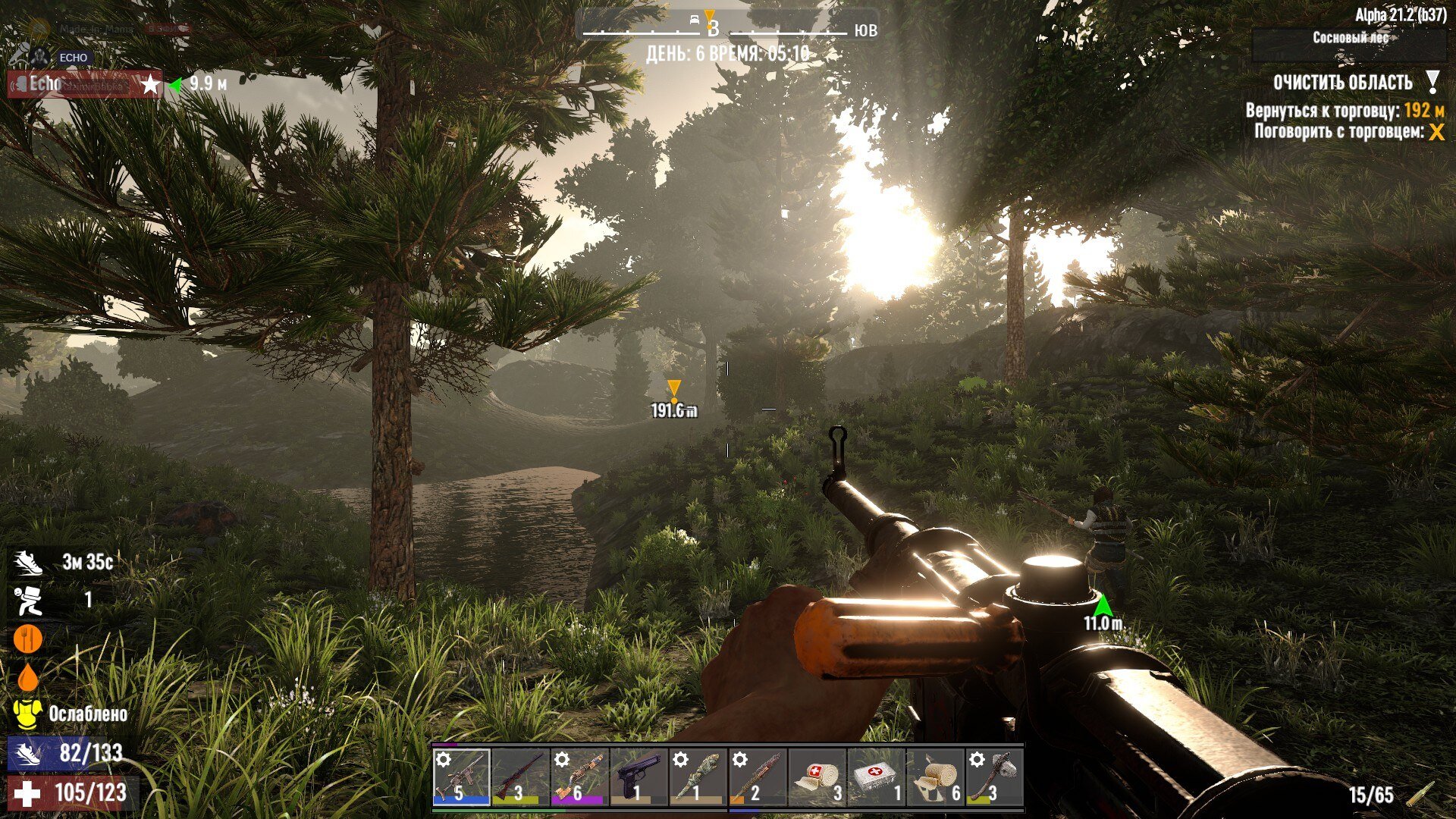Select the dark spiked club slot
The image size is (1456, 819).
(x=757, y=777)
